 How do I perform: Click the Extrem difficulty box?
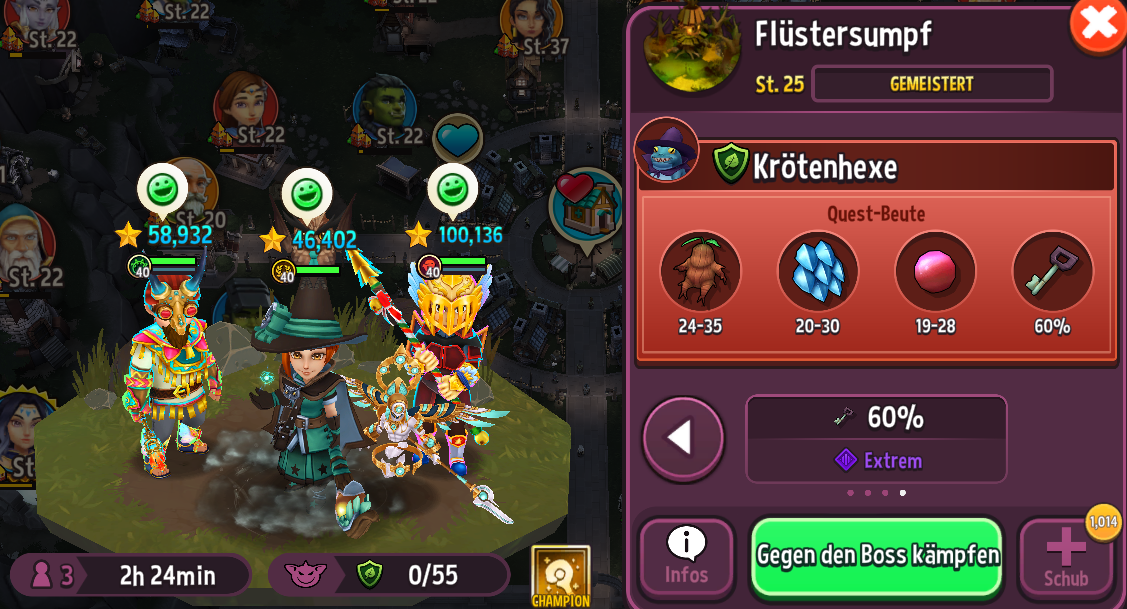[x=876, y=439]
